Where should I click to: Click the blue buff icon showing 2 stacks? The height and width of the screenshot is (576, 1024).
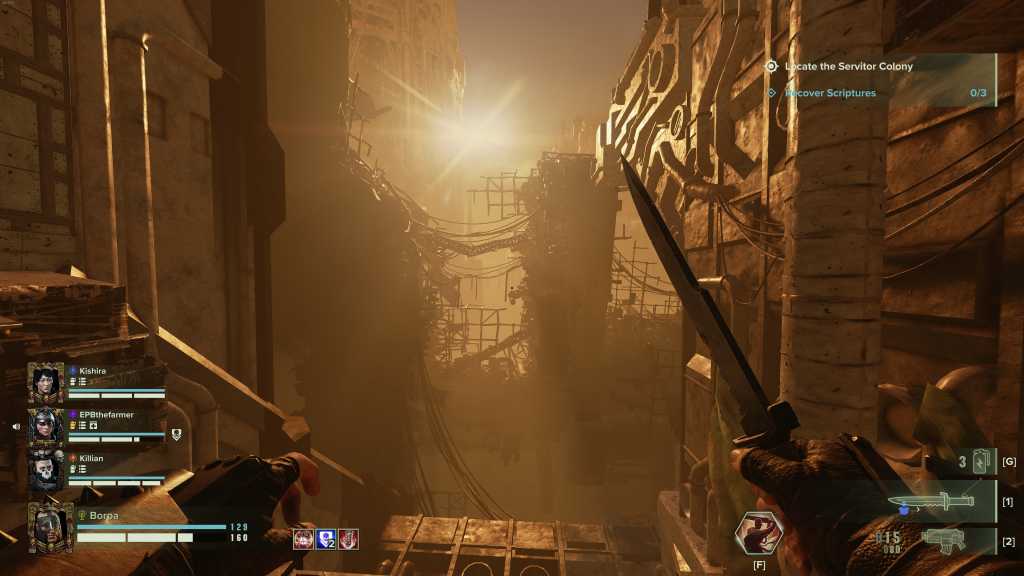tap(325, 539)
